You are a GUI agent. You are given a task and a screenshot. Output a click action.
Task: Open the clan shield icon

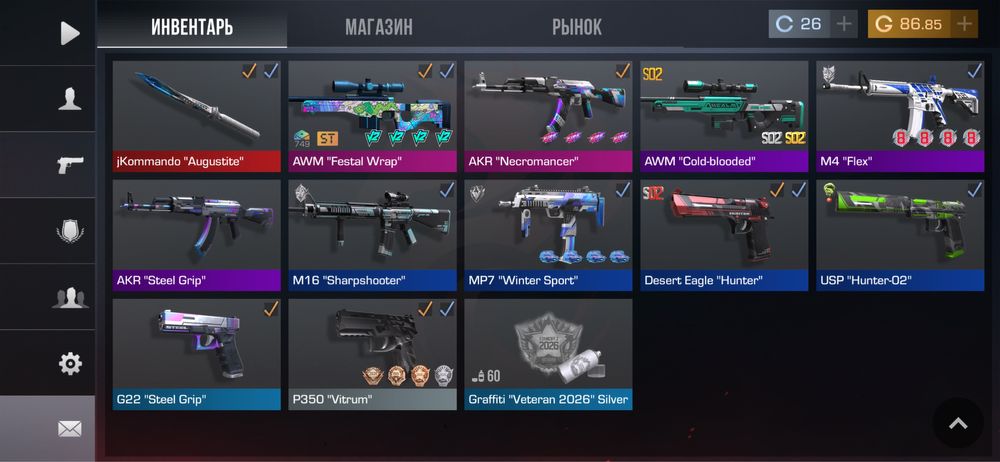69,230
